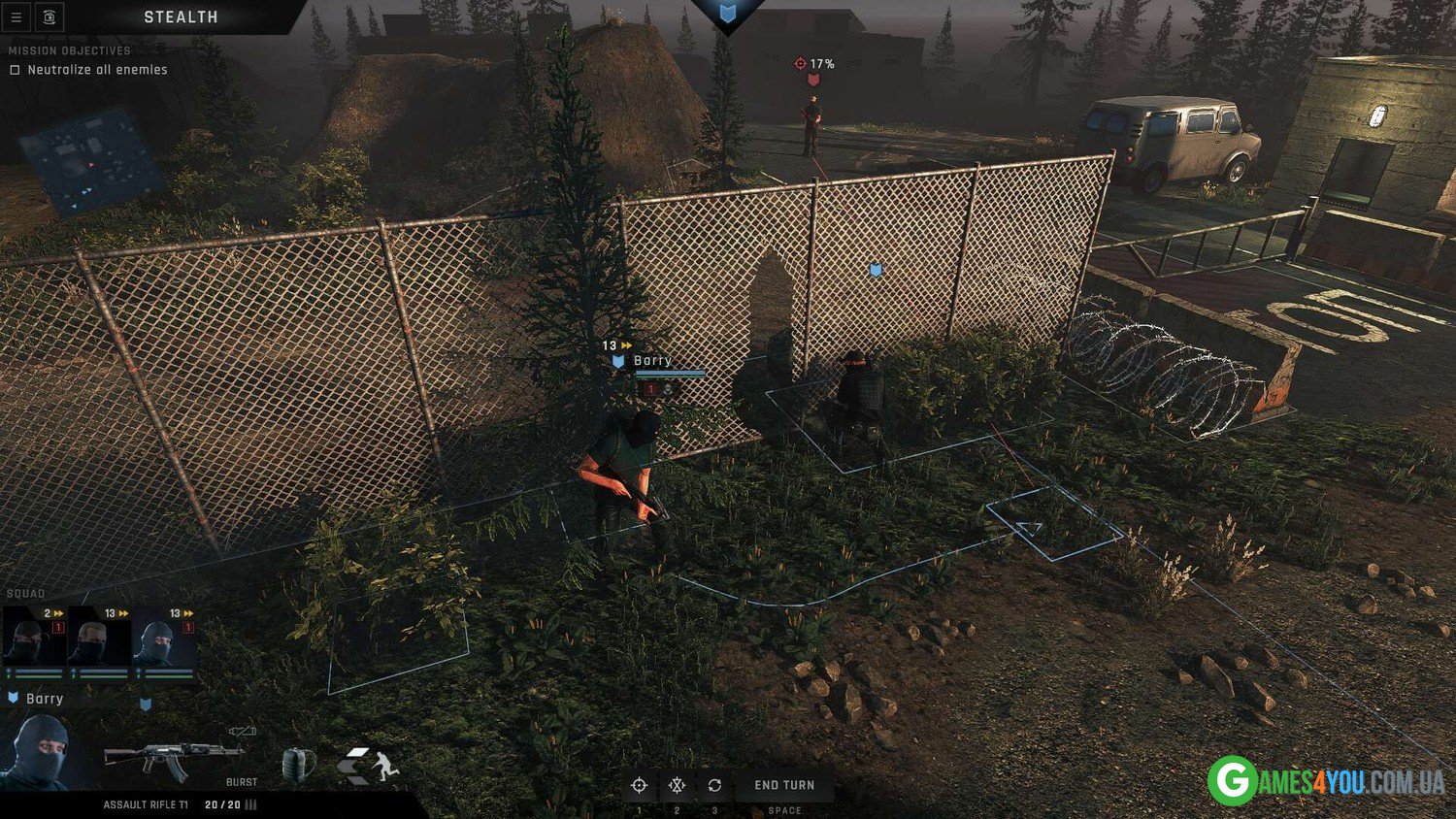This screenshot has height=819, width=1456.
Task: Open the hamburger menu
Action: [17, 17]
